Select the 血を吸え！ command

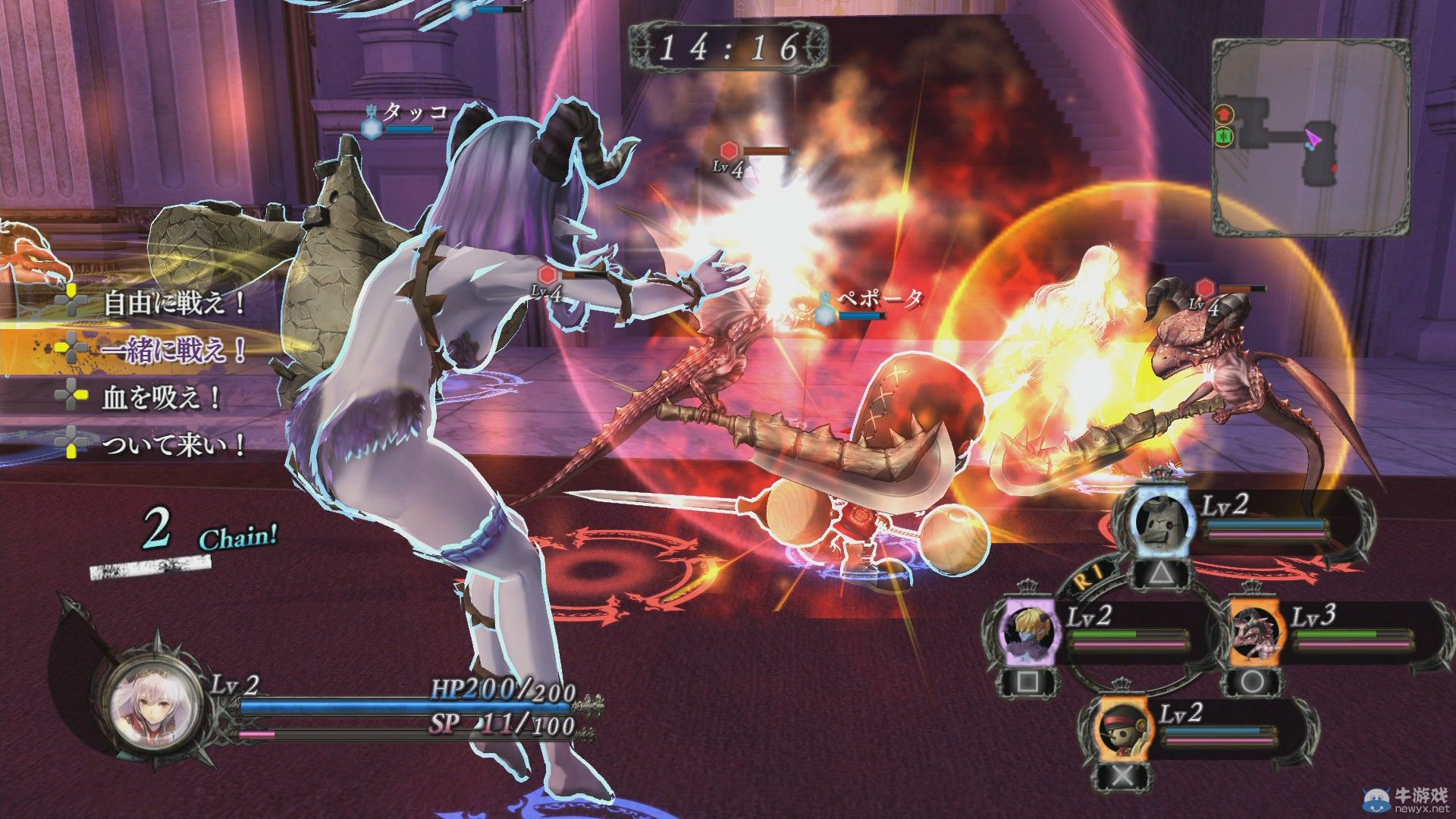(161, 397)
